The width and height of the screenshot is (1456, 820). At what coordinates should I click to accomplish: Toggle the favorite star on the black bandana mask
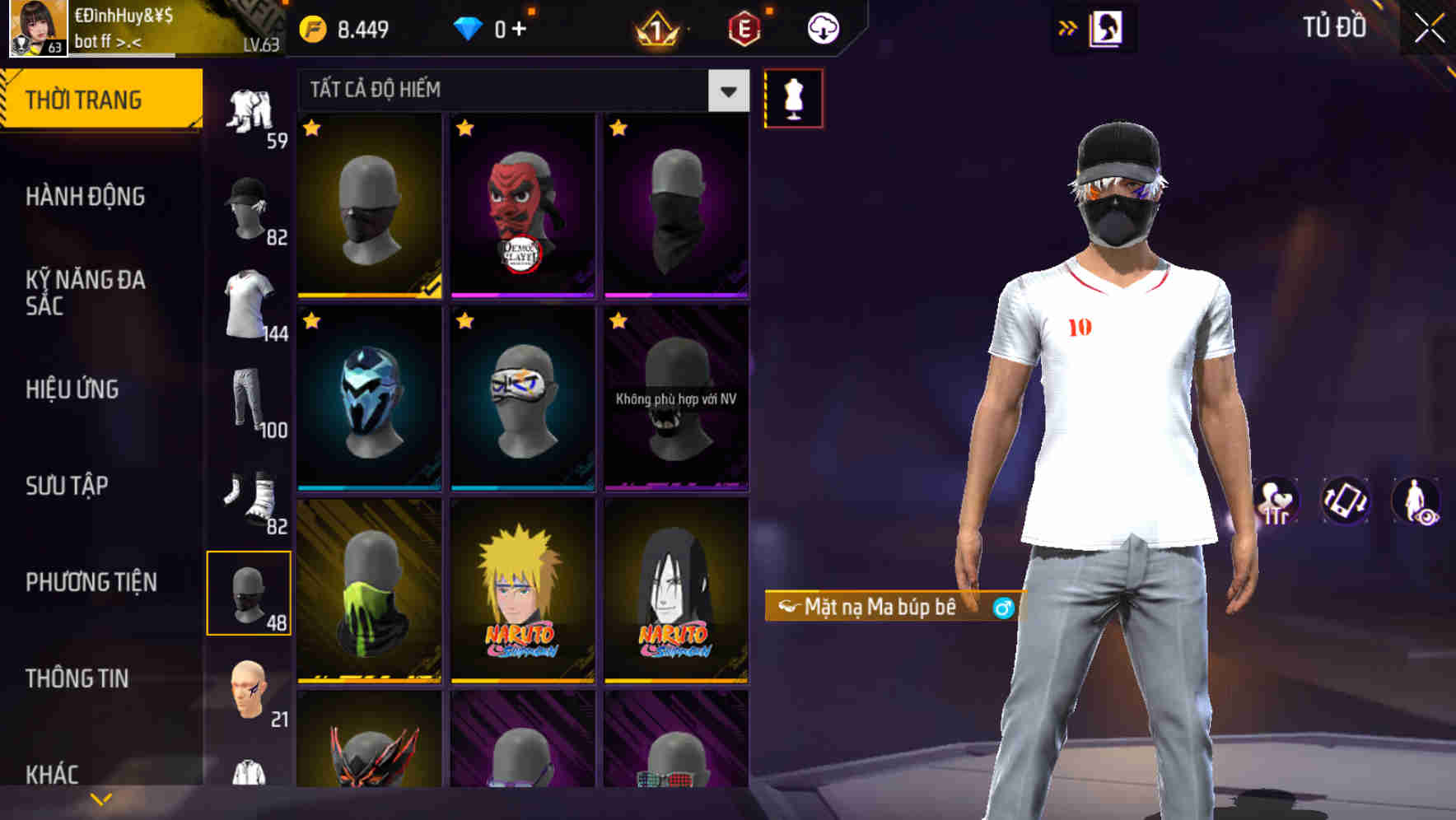(619, 128)
